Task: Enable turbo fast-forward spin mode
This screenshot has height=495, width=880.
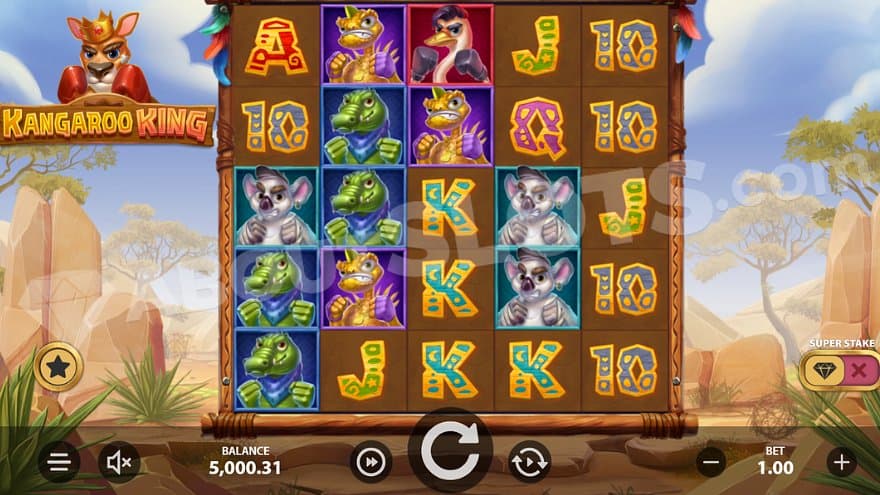Action: (370, 462)
